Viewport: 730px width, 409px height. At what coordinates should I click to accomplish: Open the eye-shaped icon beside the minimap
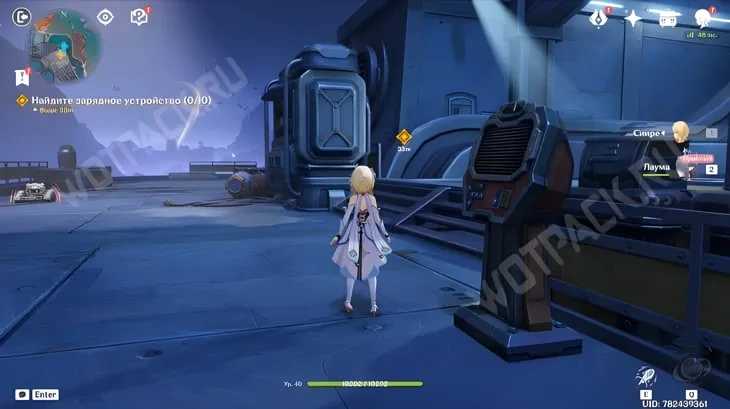(106, 16)
